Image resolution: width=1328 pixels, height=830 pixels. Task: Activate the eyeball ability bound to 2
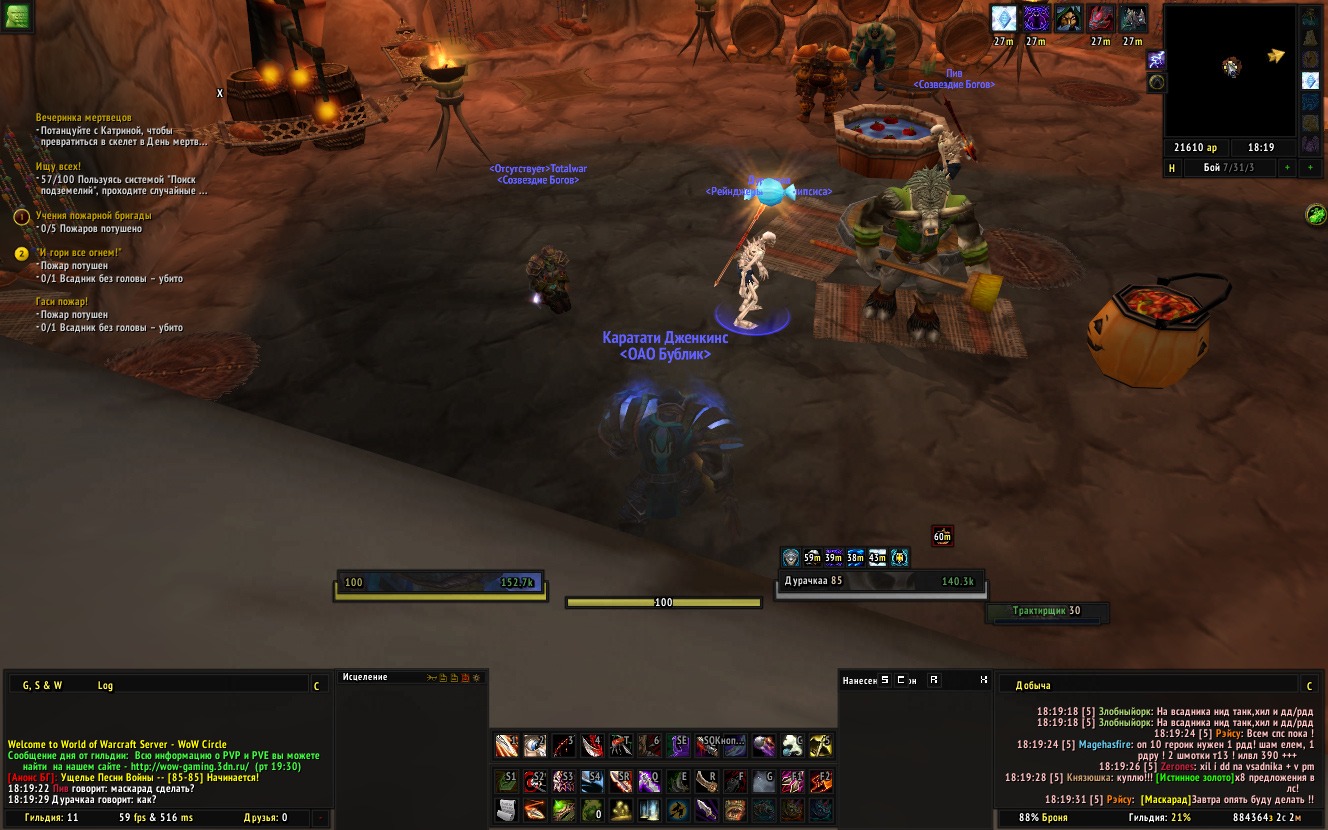tap(535, 746)
